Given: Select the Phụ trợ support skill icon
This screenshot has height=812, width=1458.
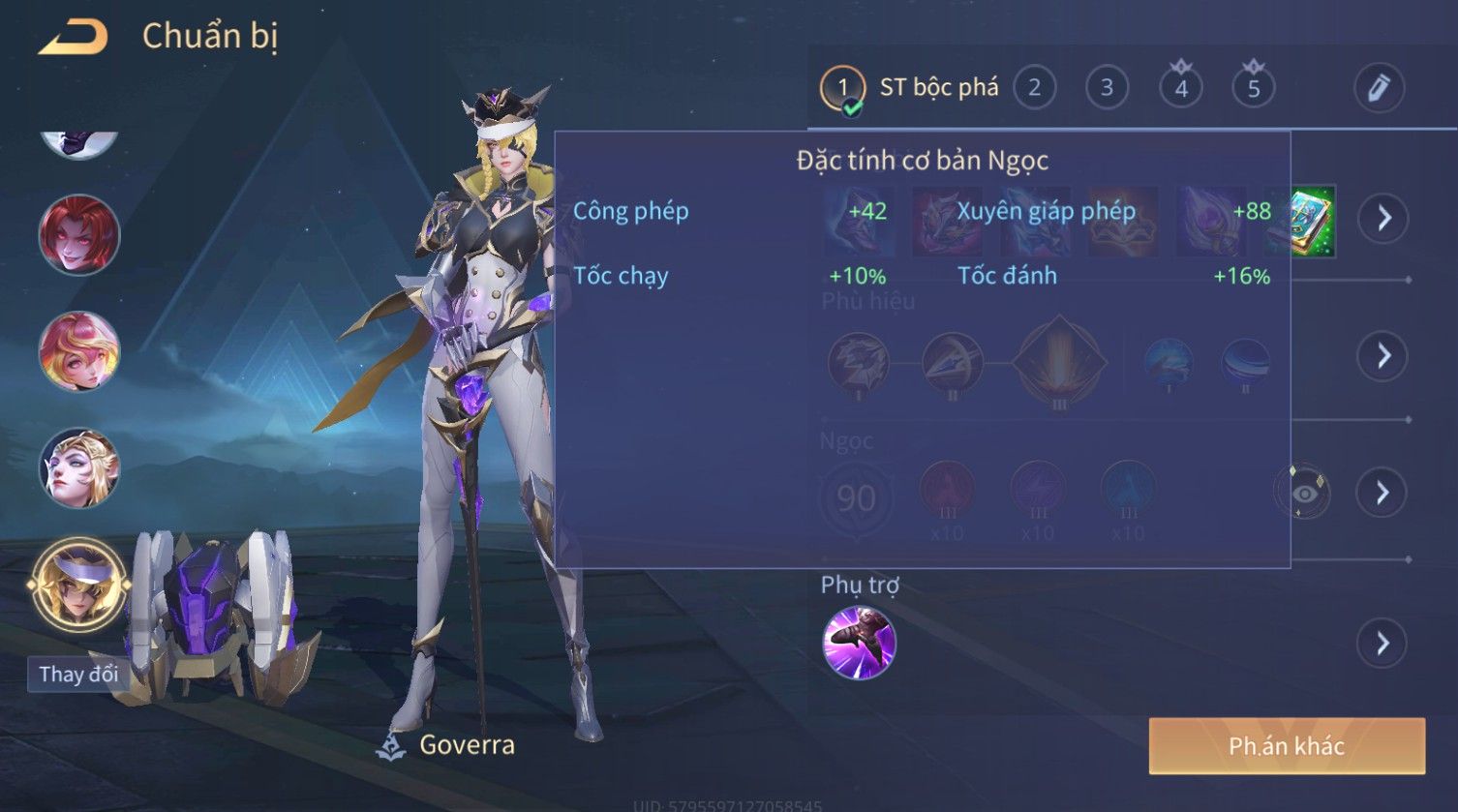Looking at the screenshot, I should tap(859, 643).
